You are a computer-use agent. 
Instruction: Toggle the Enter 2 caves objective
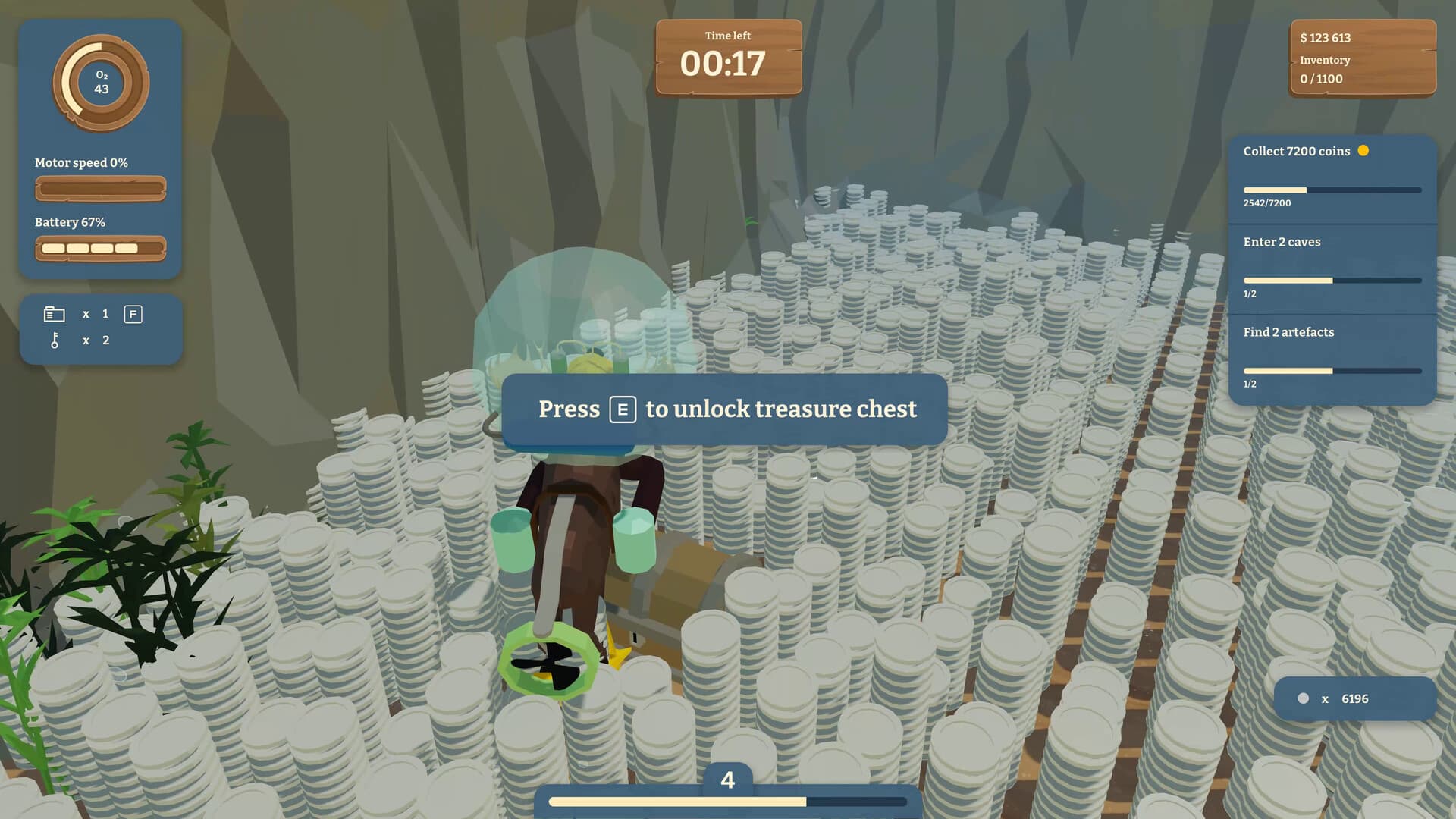(1282, 242)
